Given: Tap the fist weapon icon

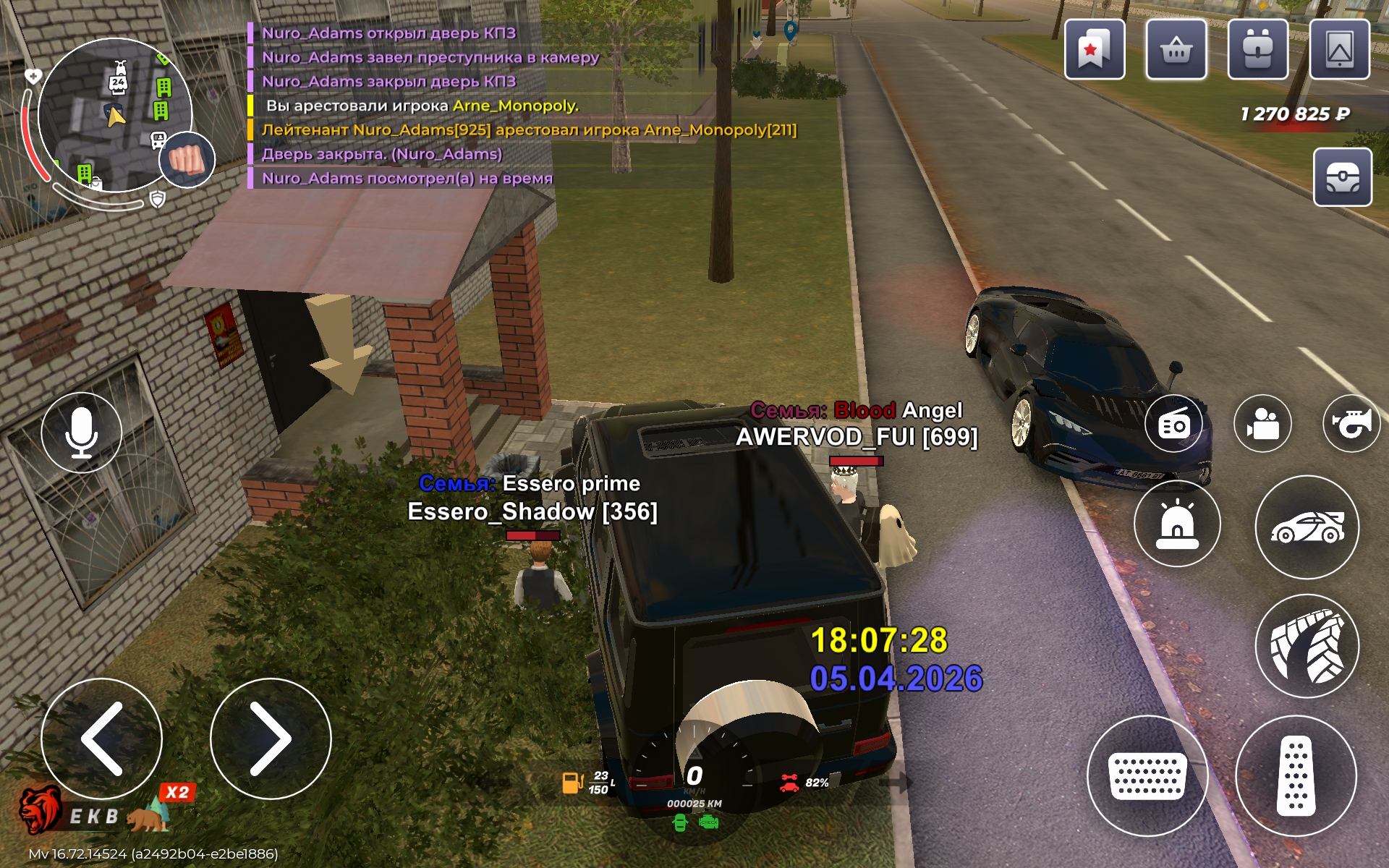Looking at the screenshot, I should point(187,160).
